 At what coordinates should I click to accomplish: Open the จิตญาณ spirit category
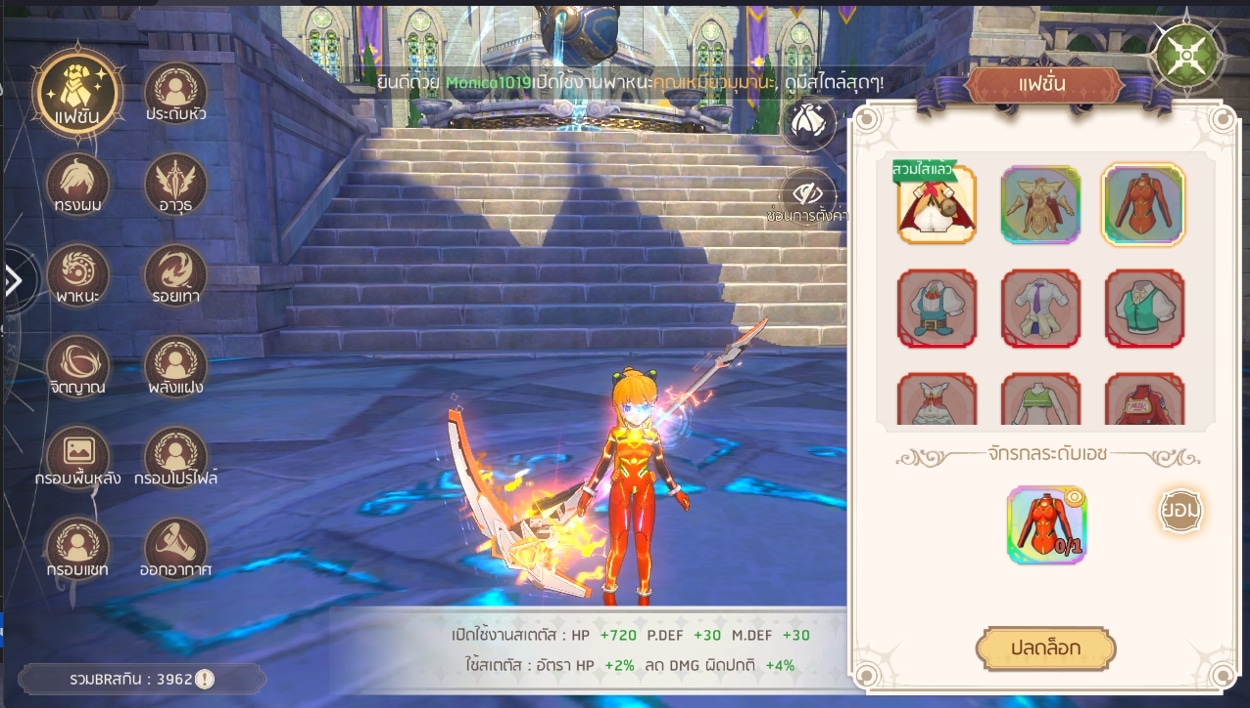pyautogui.click(x=77, y=366)
